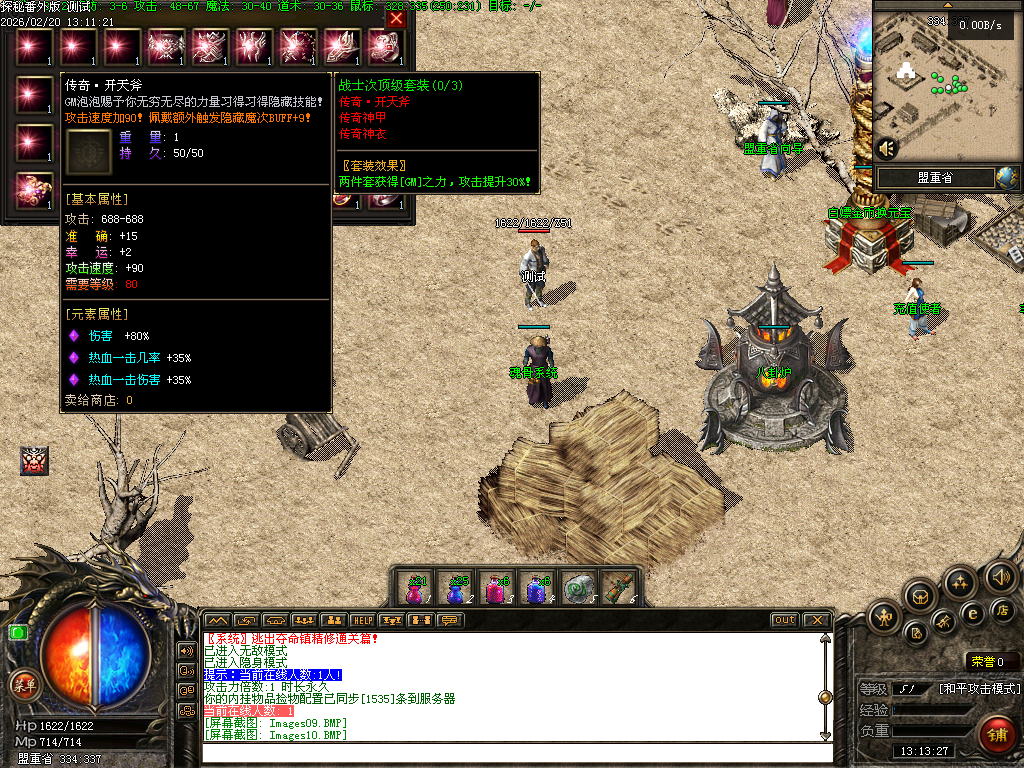This screenshot has width=1024, height=768.
Task: Click the OUT button above the chat
Action: [784, 620]
